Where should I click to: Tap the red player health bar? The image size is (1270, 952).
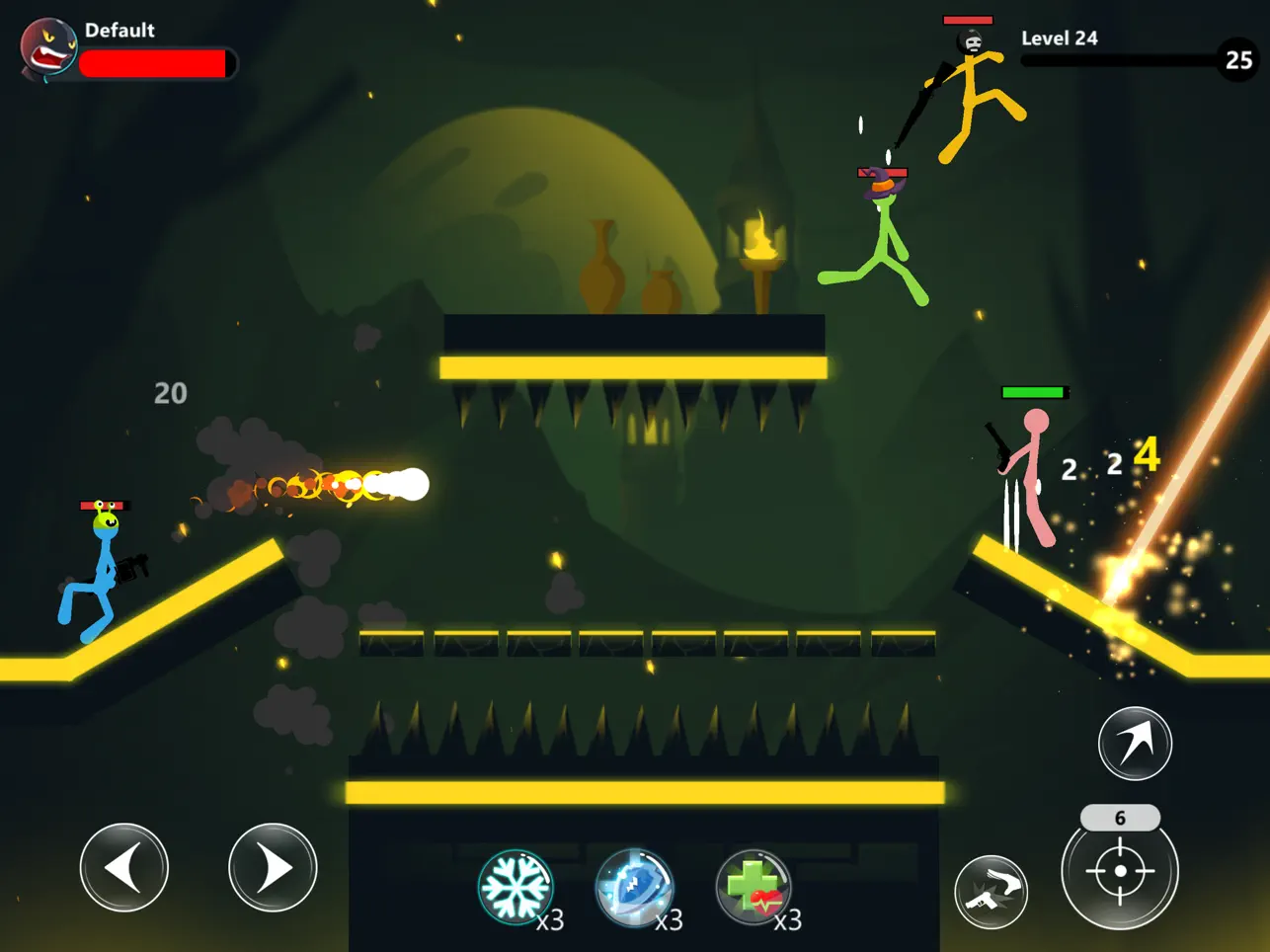pos(155,62)
